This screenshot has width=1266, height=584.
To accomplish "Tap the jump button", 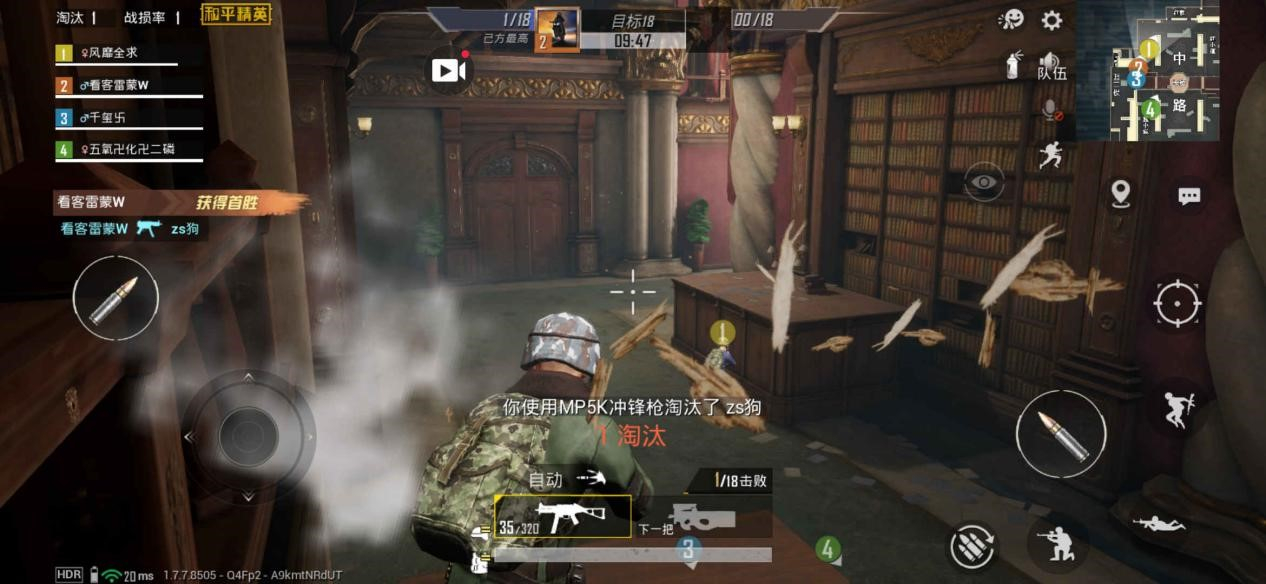I will [1176, 406].
